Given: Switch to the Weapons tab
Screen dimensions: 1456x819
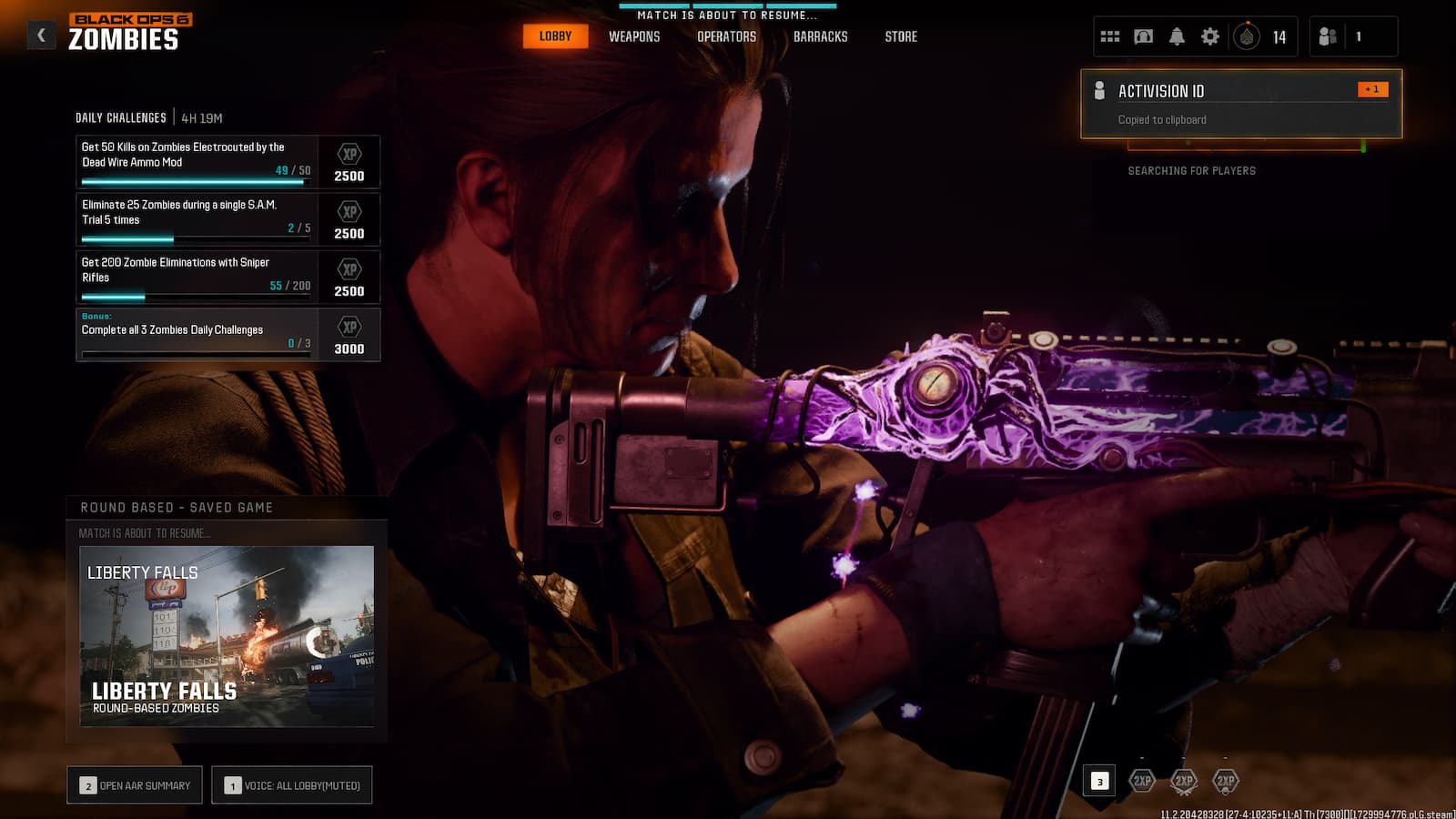Looking at the screenshot, I should (633, 36).
